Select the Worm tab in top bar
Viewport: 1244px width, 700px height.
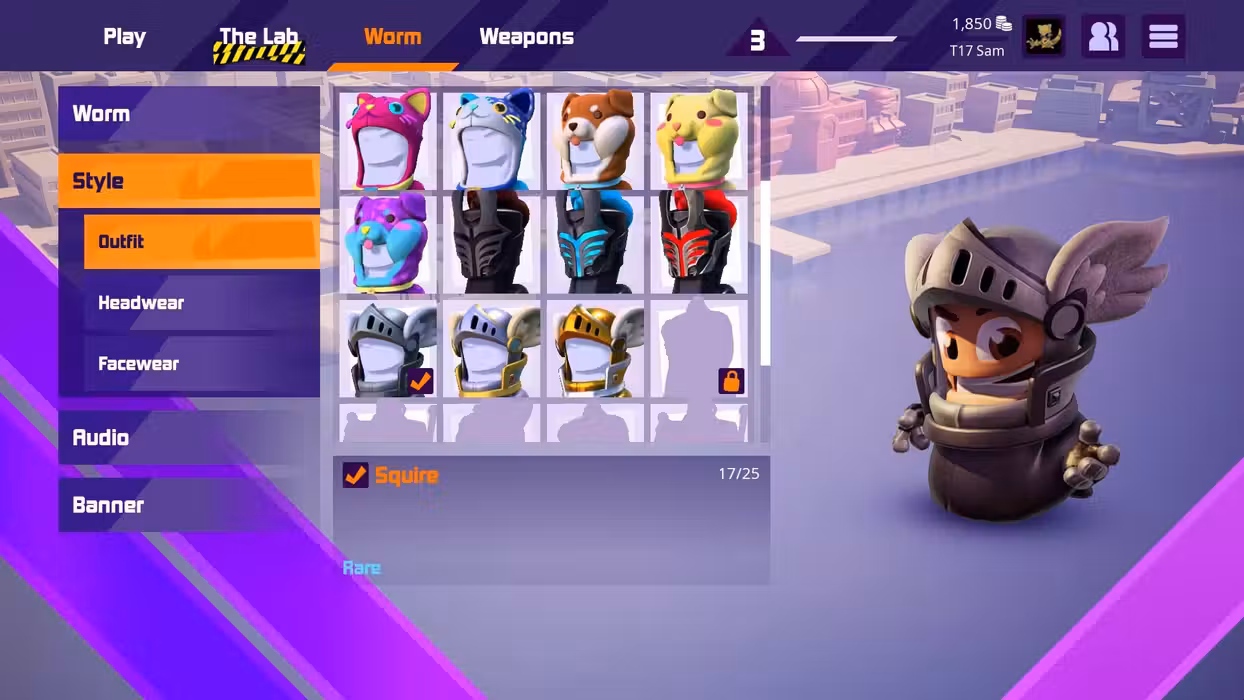[x=392, y=37]
